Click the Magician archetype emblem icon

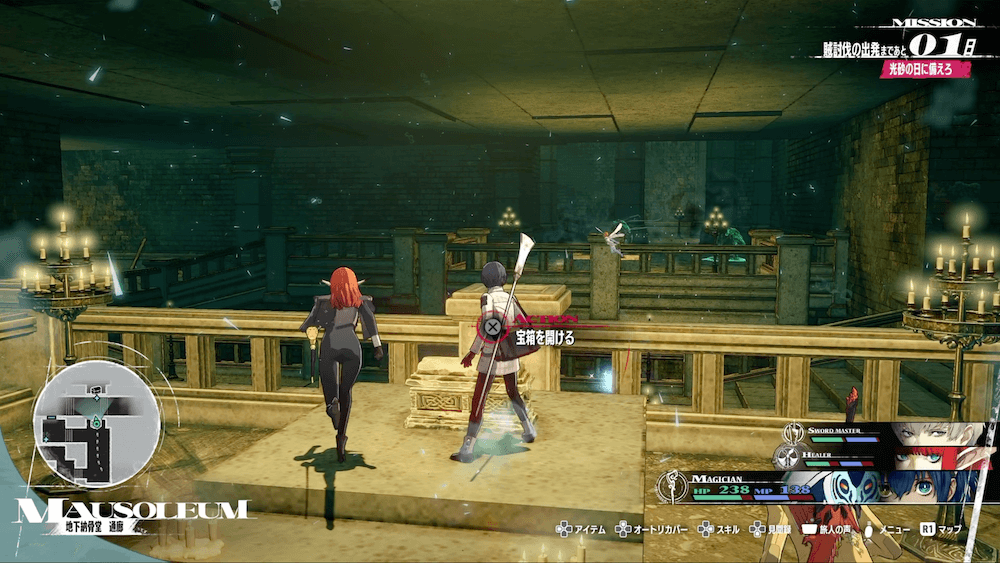(x=670, y=486)
